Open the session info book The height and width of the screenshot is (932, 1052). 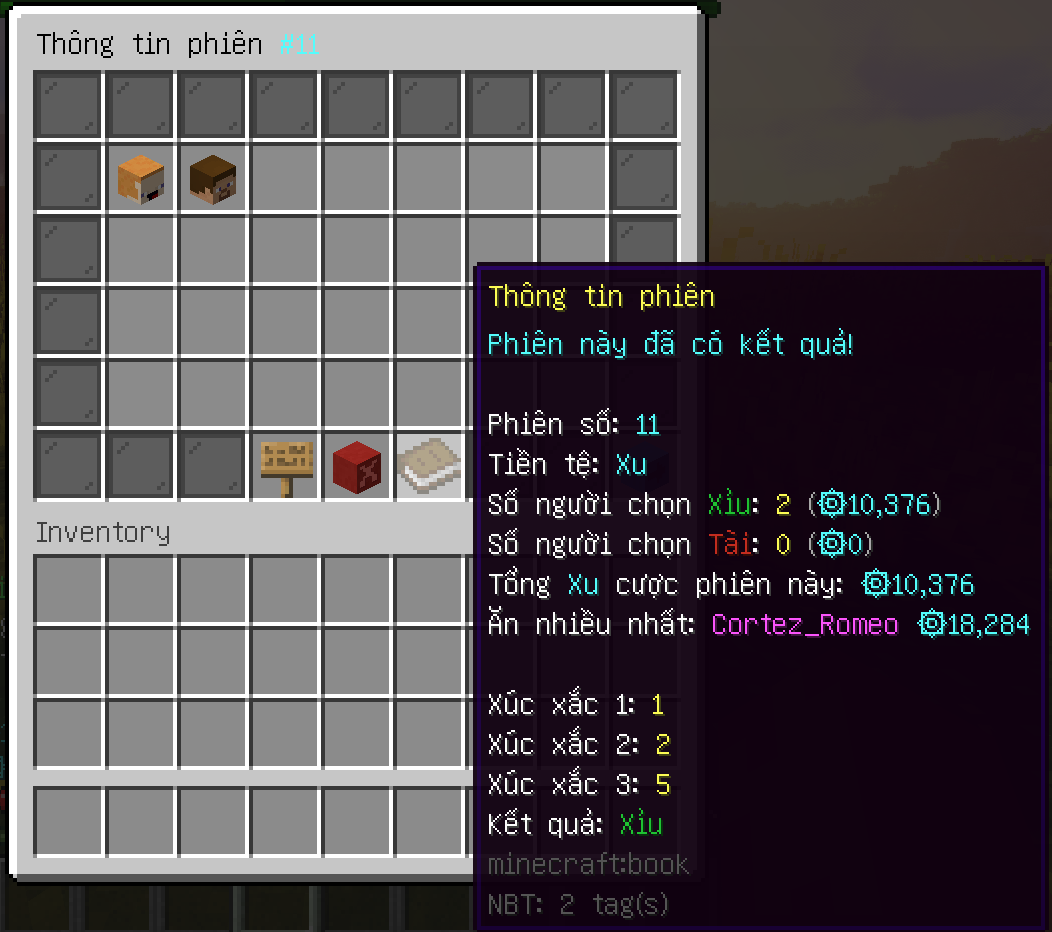pos(429,466)
